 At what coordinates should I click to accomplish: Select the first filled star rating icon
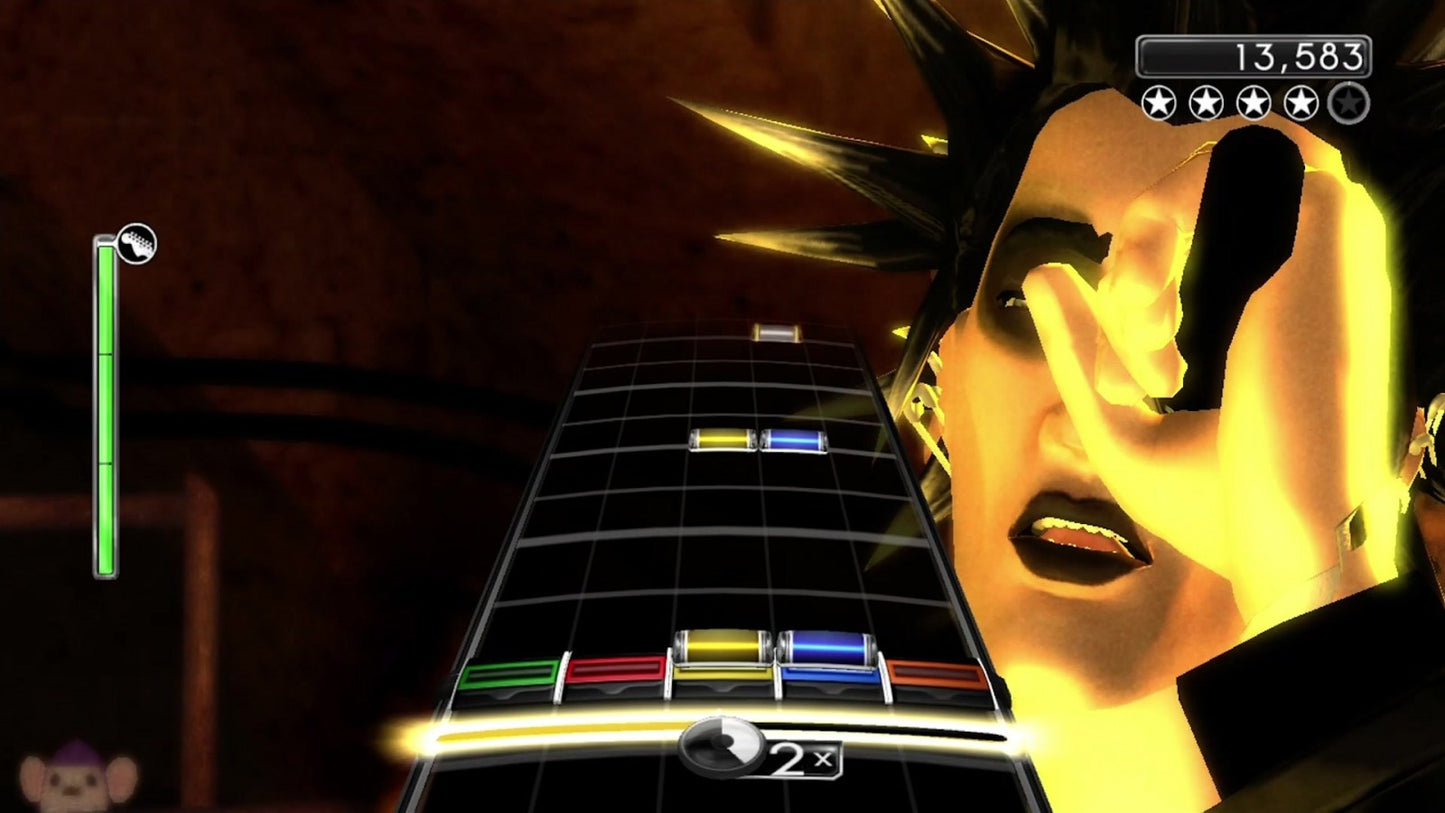(1160, 103)
